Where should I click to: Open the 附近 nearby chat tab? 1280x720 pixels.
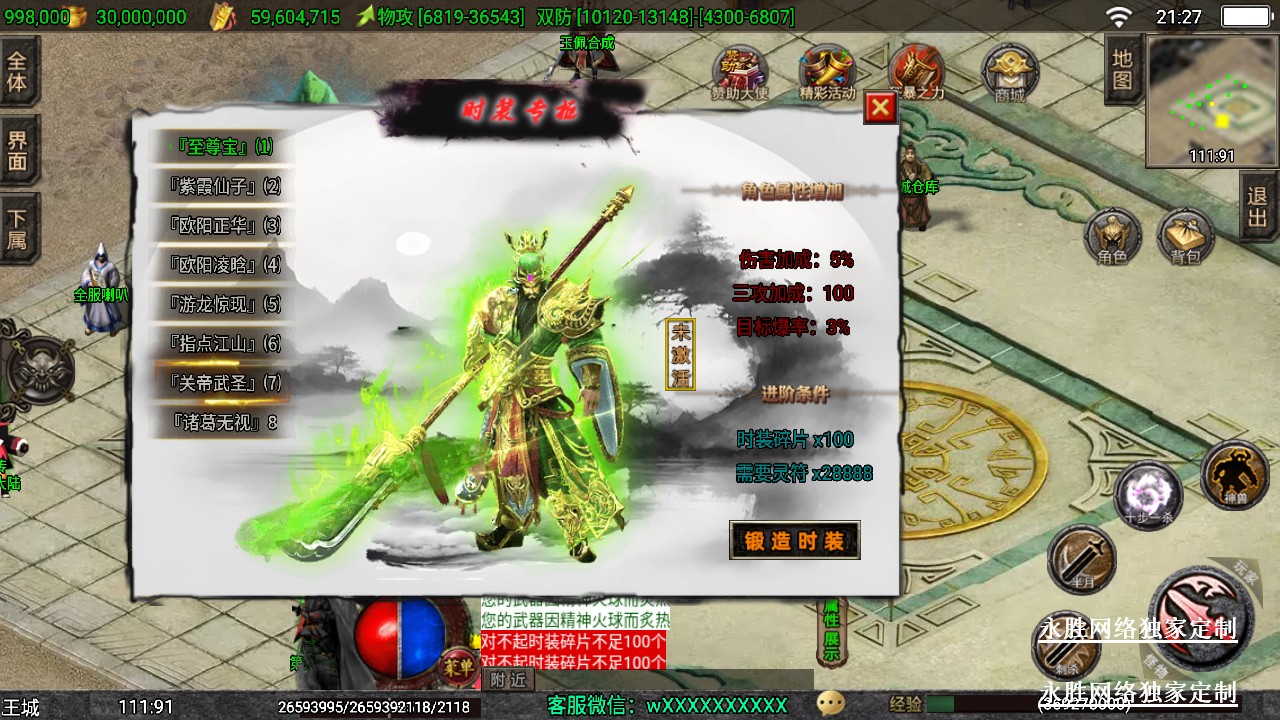(x=508, y=680)
